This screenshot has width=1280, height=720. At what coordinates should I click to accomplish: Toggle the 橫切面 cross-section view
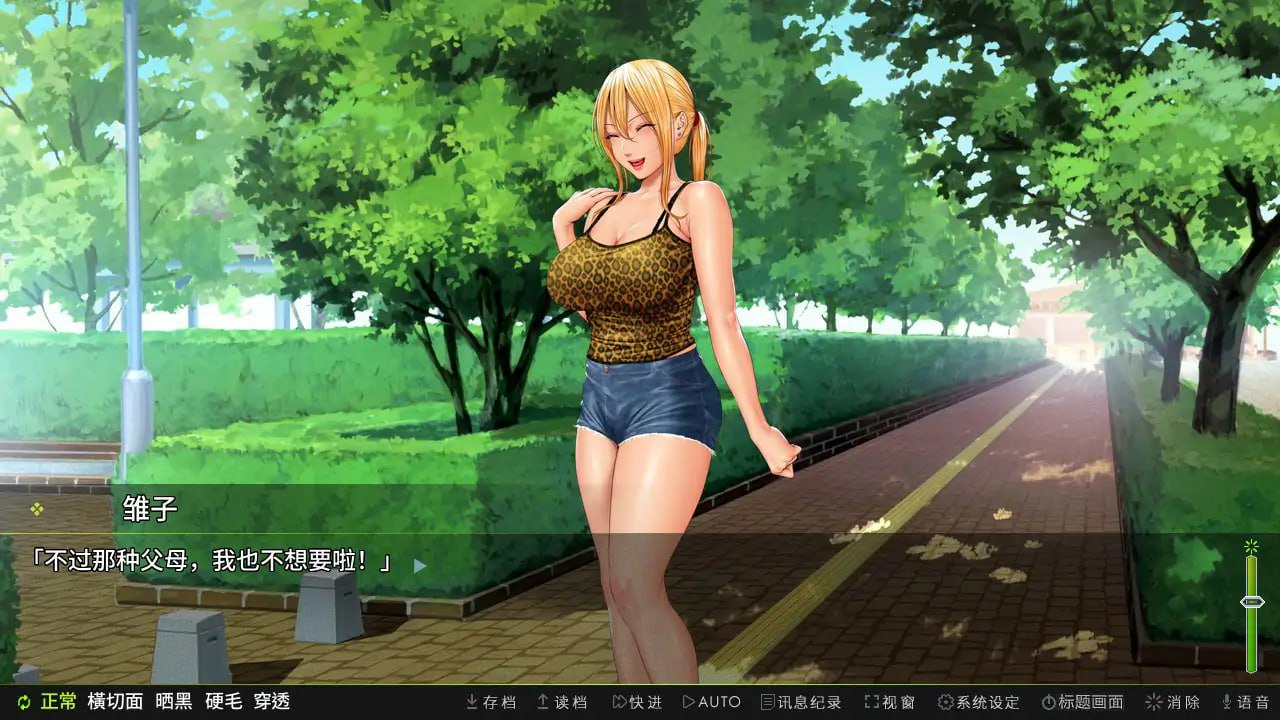point(113,702)
